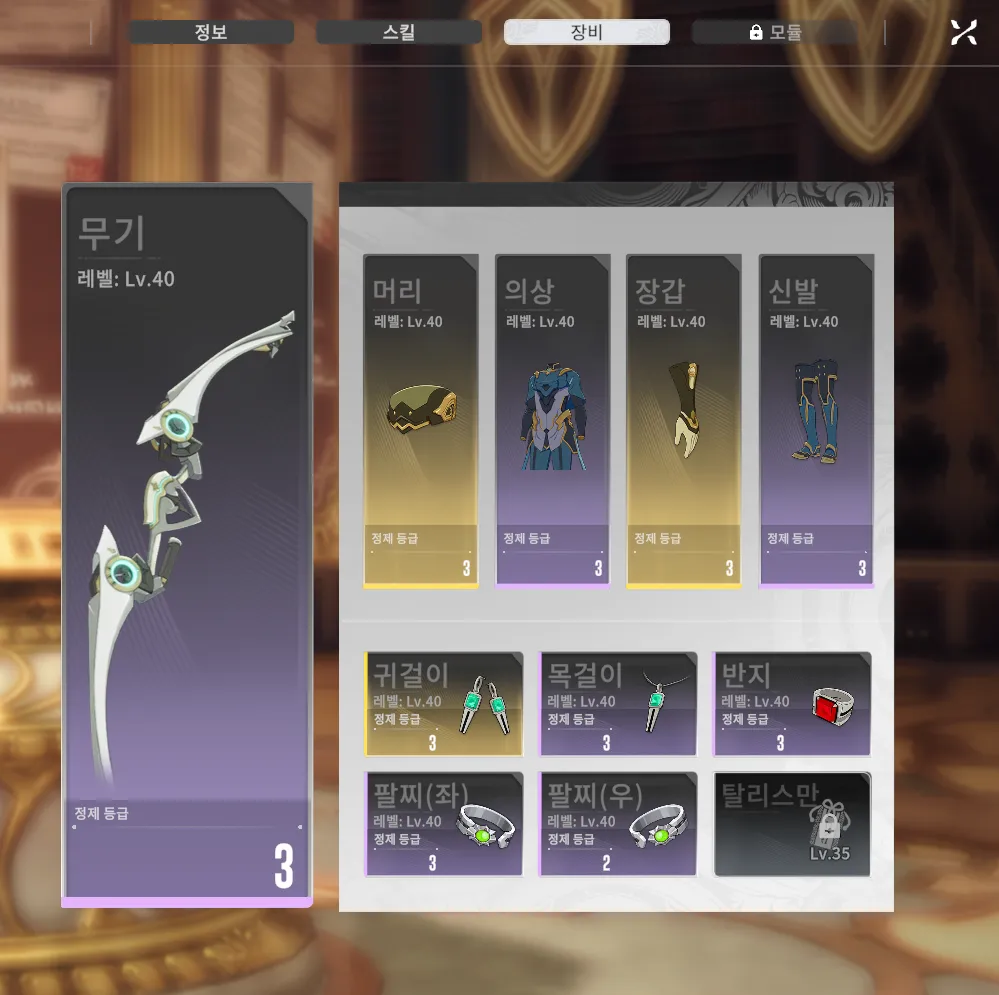Select the 장갑 gloves slot
This screenshot has height=995, width=999.
tap(684, 420)
